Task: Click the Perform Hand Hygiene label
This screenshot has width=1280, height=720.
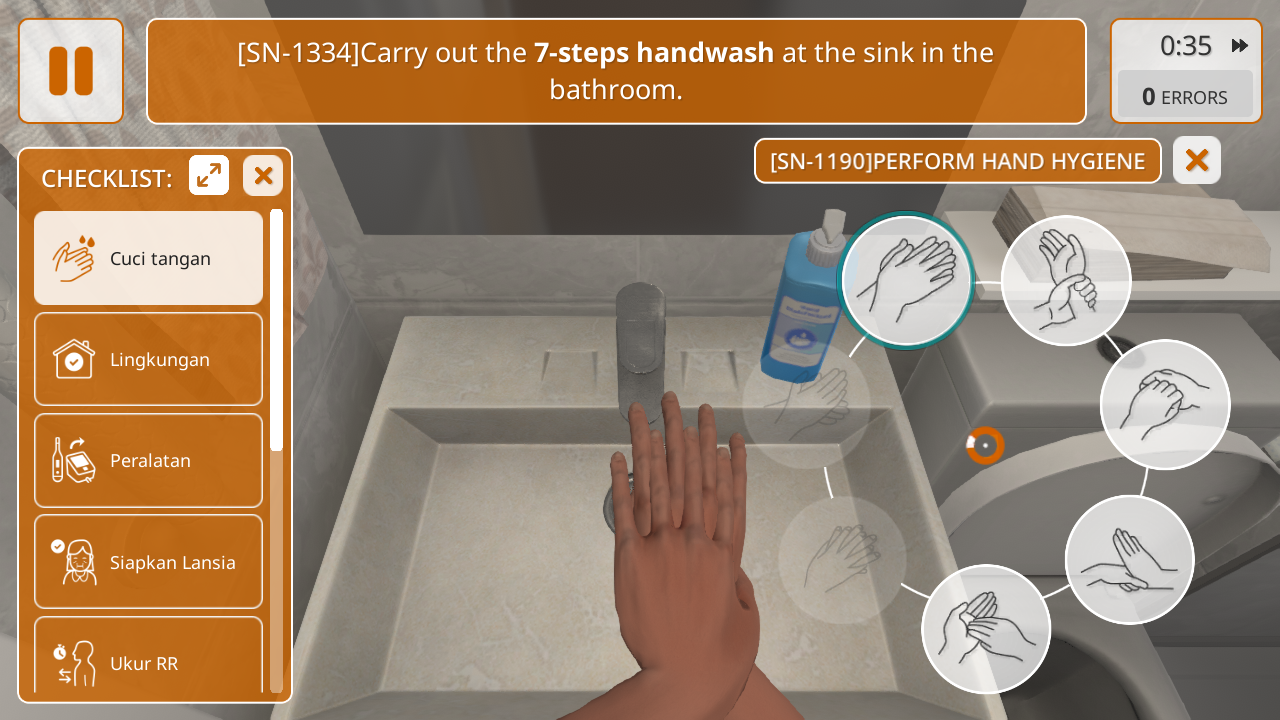Action: pos(957,161)
